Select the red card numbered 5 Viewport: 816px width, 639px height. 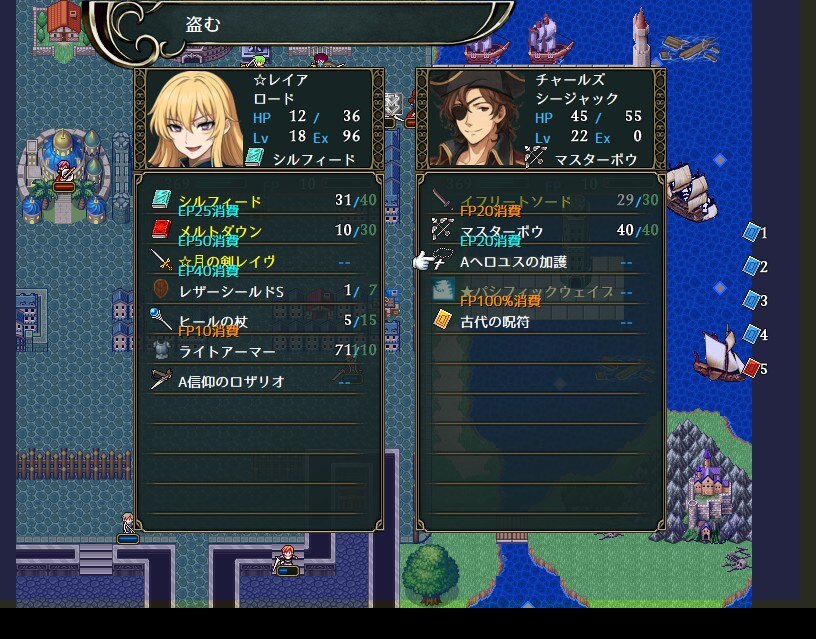[752, 368]
